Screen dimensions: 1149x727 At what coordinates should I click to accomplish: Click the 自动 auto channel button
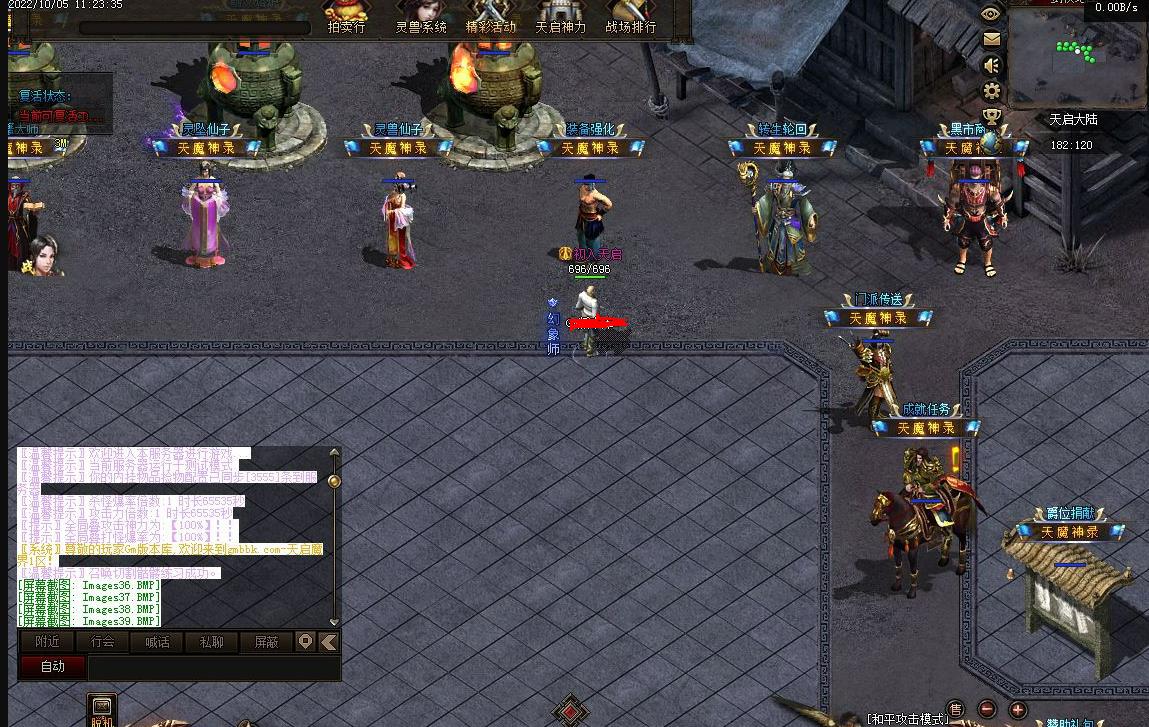click(53, 667)
